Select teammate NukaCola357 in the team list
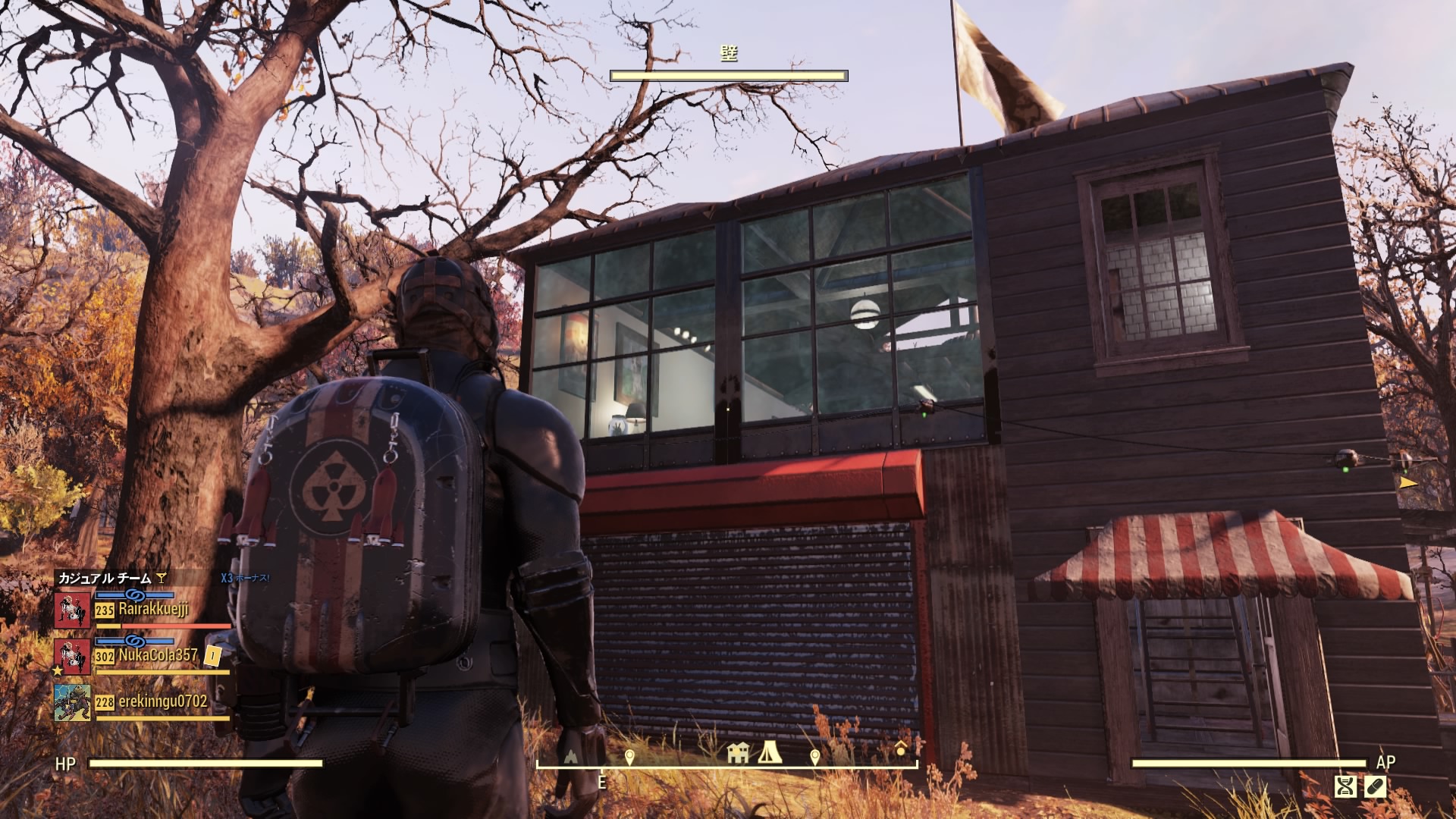Image resolution: width=1456 pixels, height=819 pixels. click(158, 655)
